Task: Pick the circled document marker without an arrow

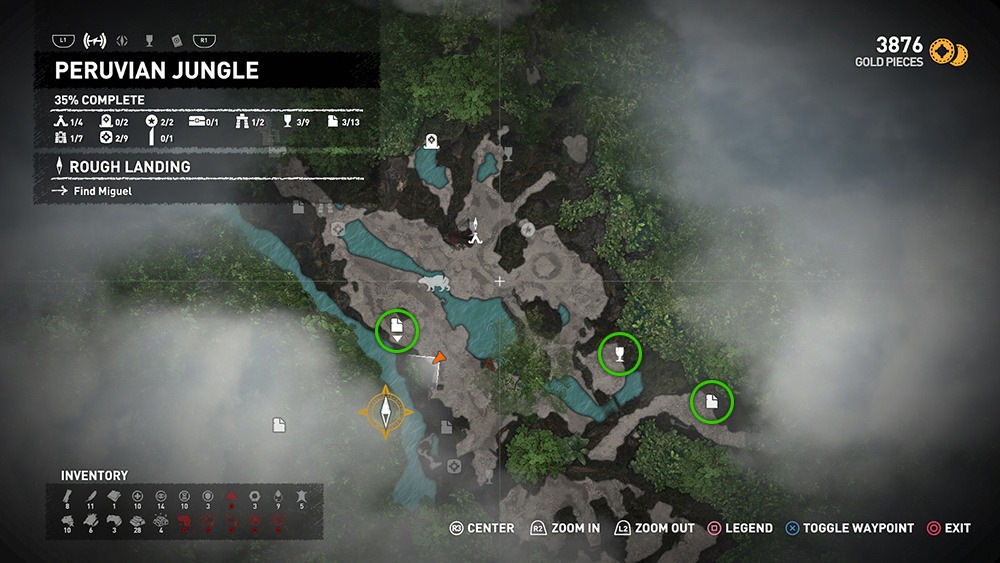Action: tap(711, 402)
